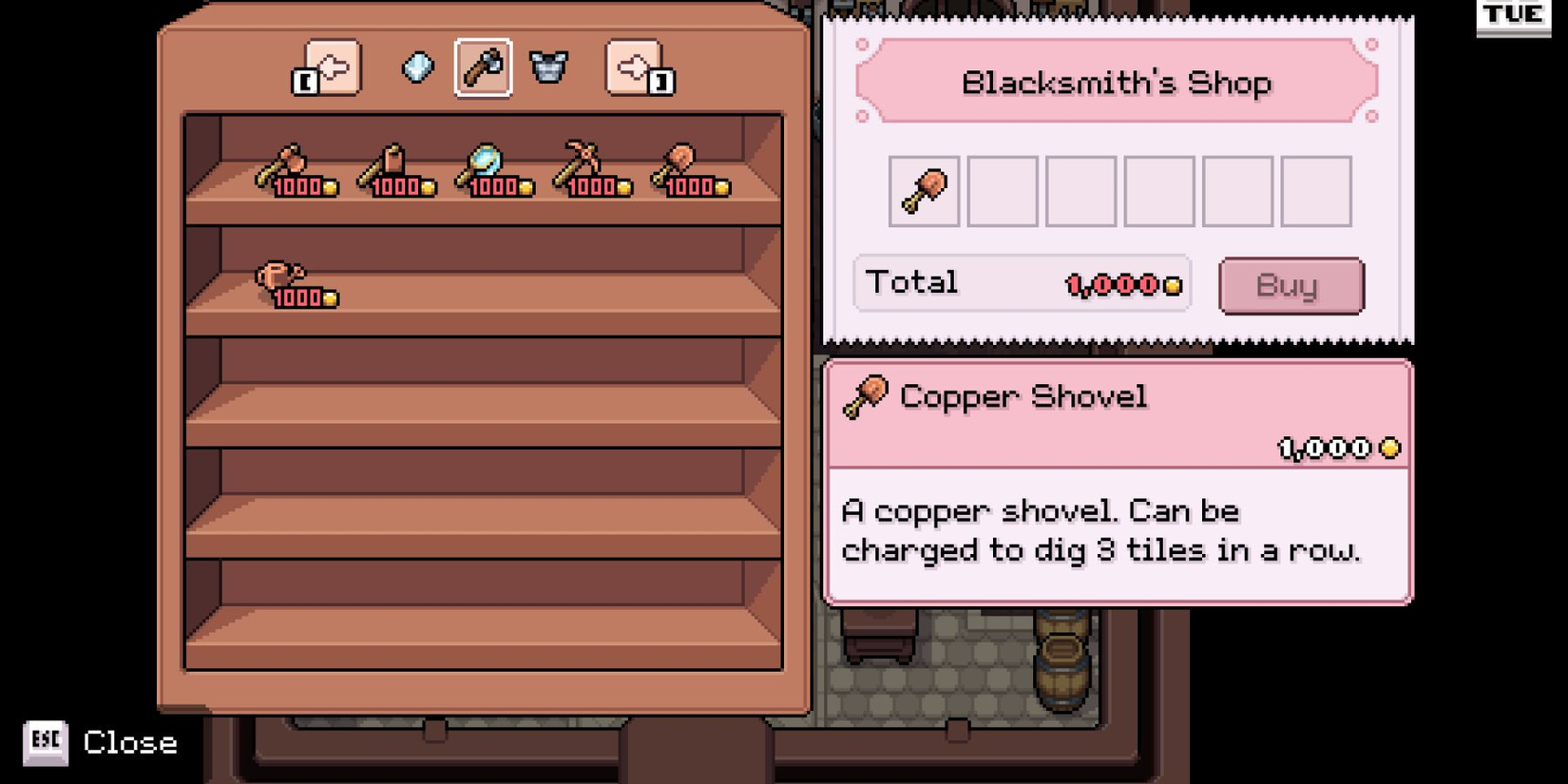Select the magnifying glass tool on the shelf
This screenshot has width=1568, height=784.
pos(483,163)
